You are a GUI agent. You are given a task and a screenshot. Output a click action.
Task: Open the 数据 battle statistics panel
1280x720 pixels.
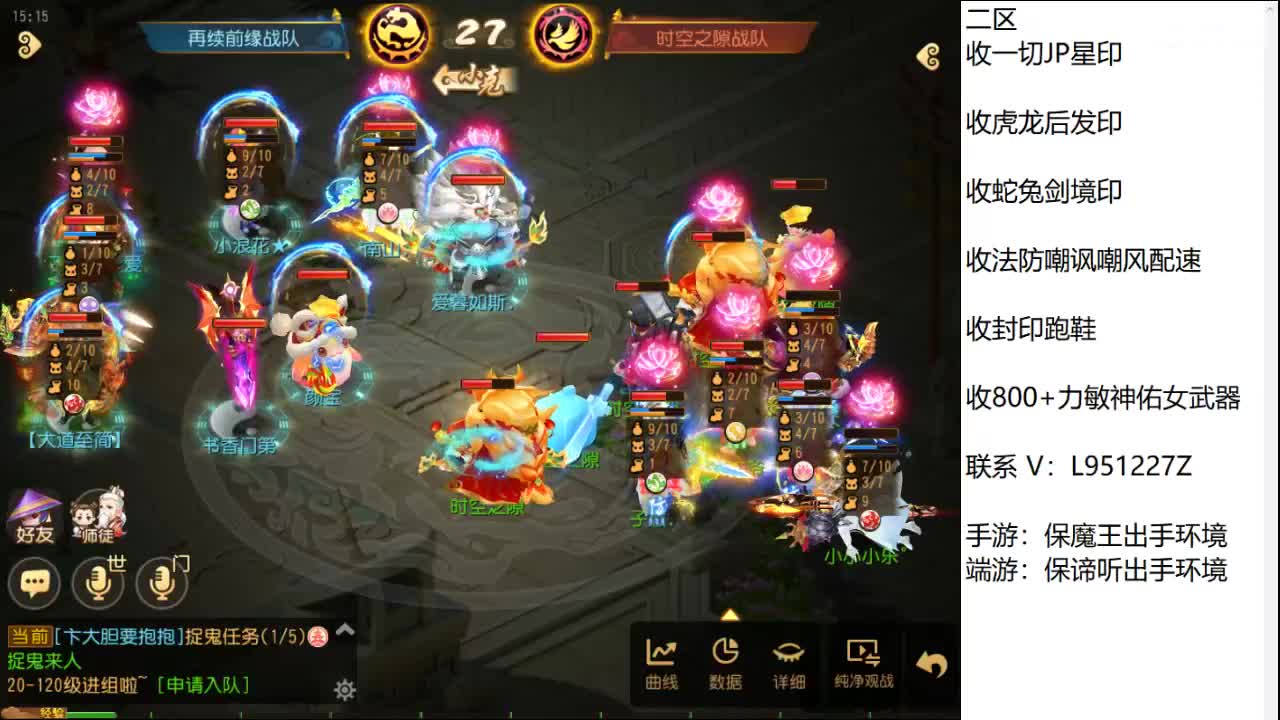pyautogui.click(x=727, y=660)
